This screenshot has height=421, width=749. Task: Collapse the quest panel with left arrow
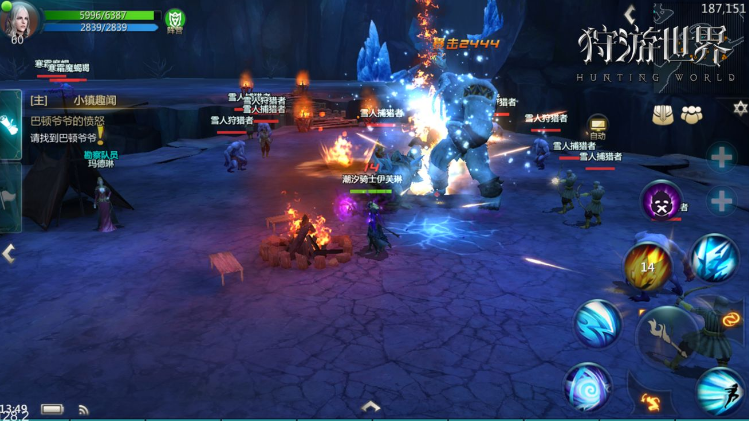click(9, 254)
